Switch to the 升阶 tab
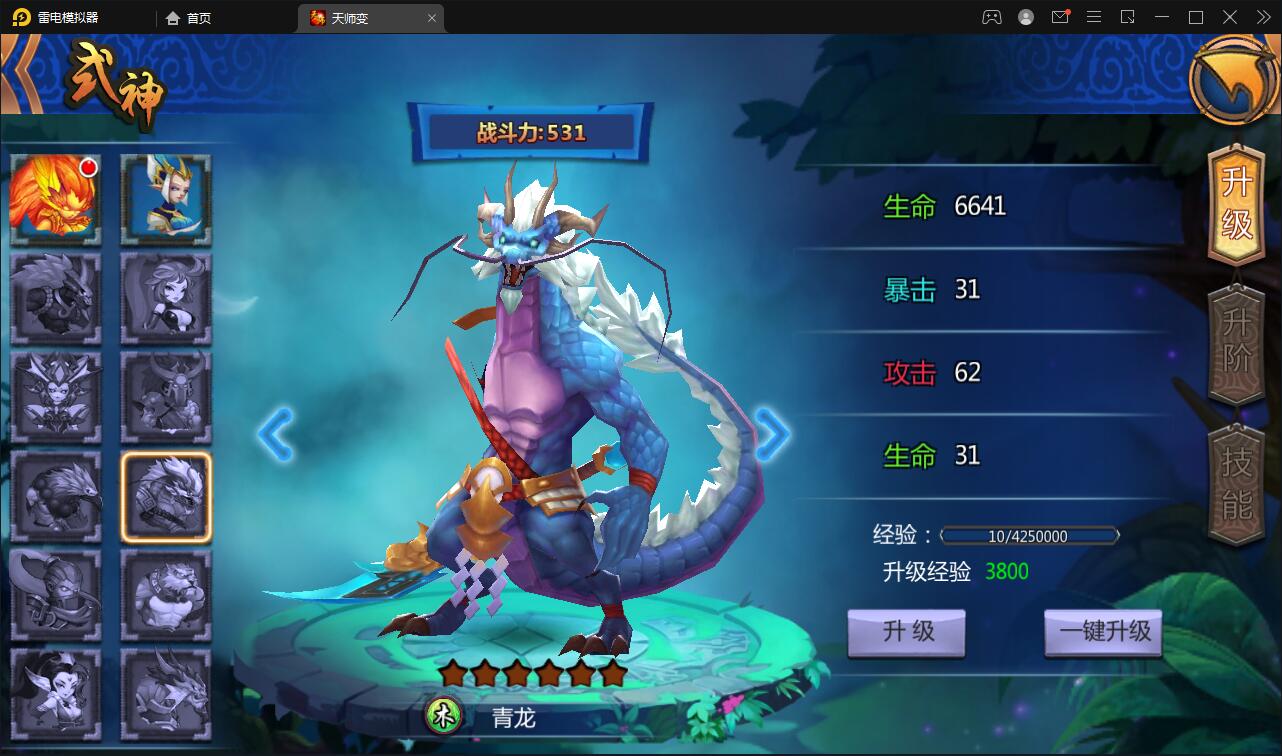This screenshot has width=1282, height=756. click(1237, 340)
